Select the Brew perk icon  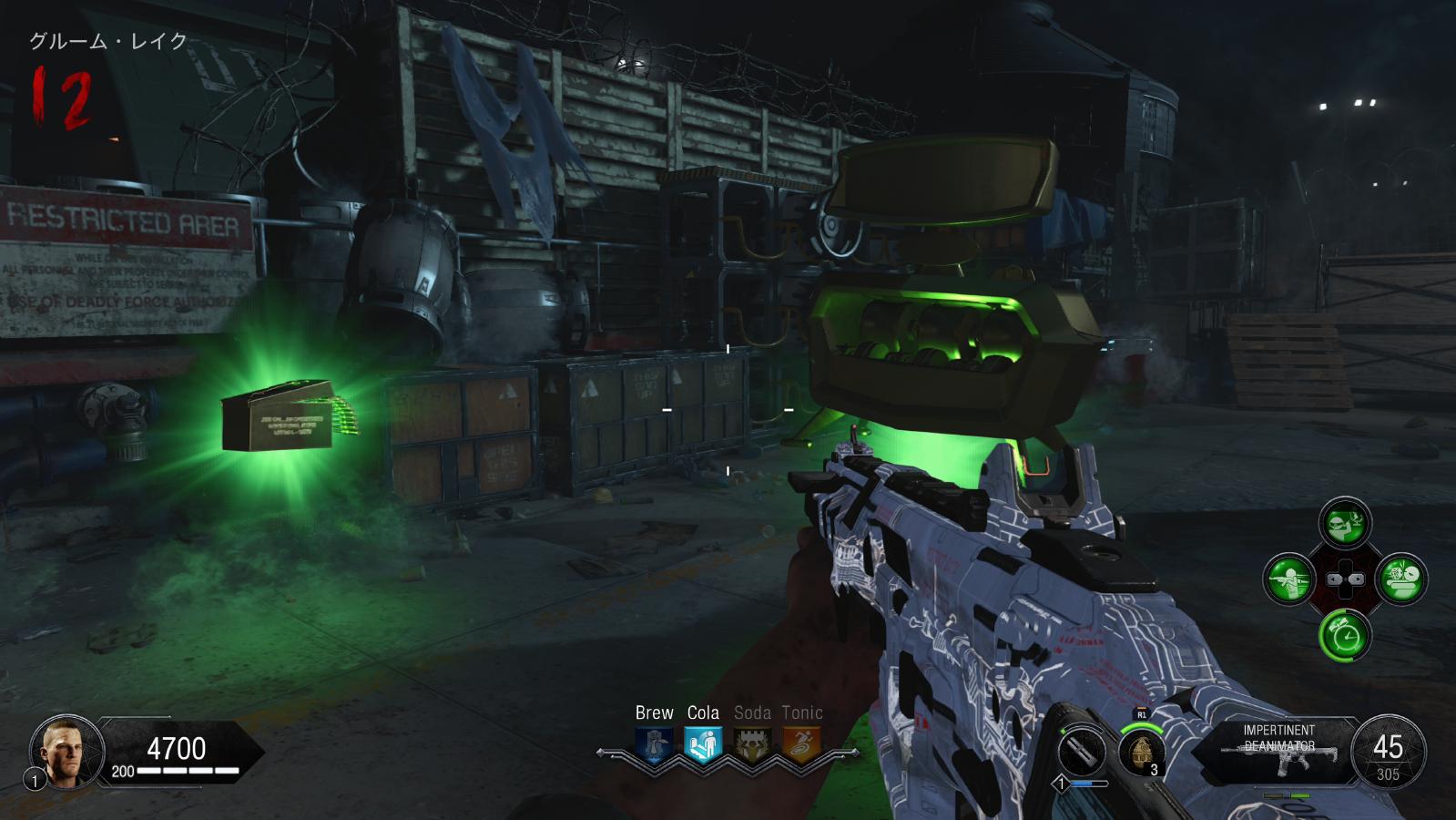pyautogui.click(x=654, y=745)
